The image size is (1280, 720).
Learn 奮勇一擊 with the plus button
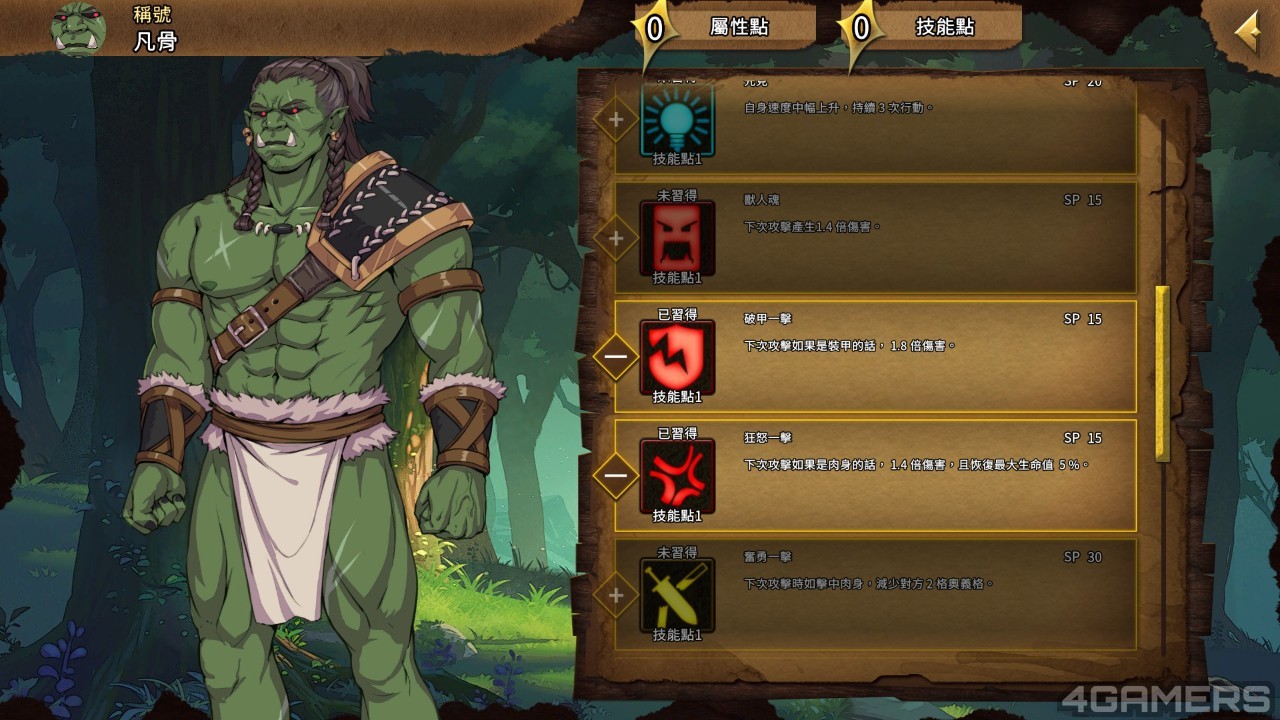point(616,594)
